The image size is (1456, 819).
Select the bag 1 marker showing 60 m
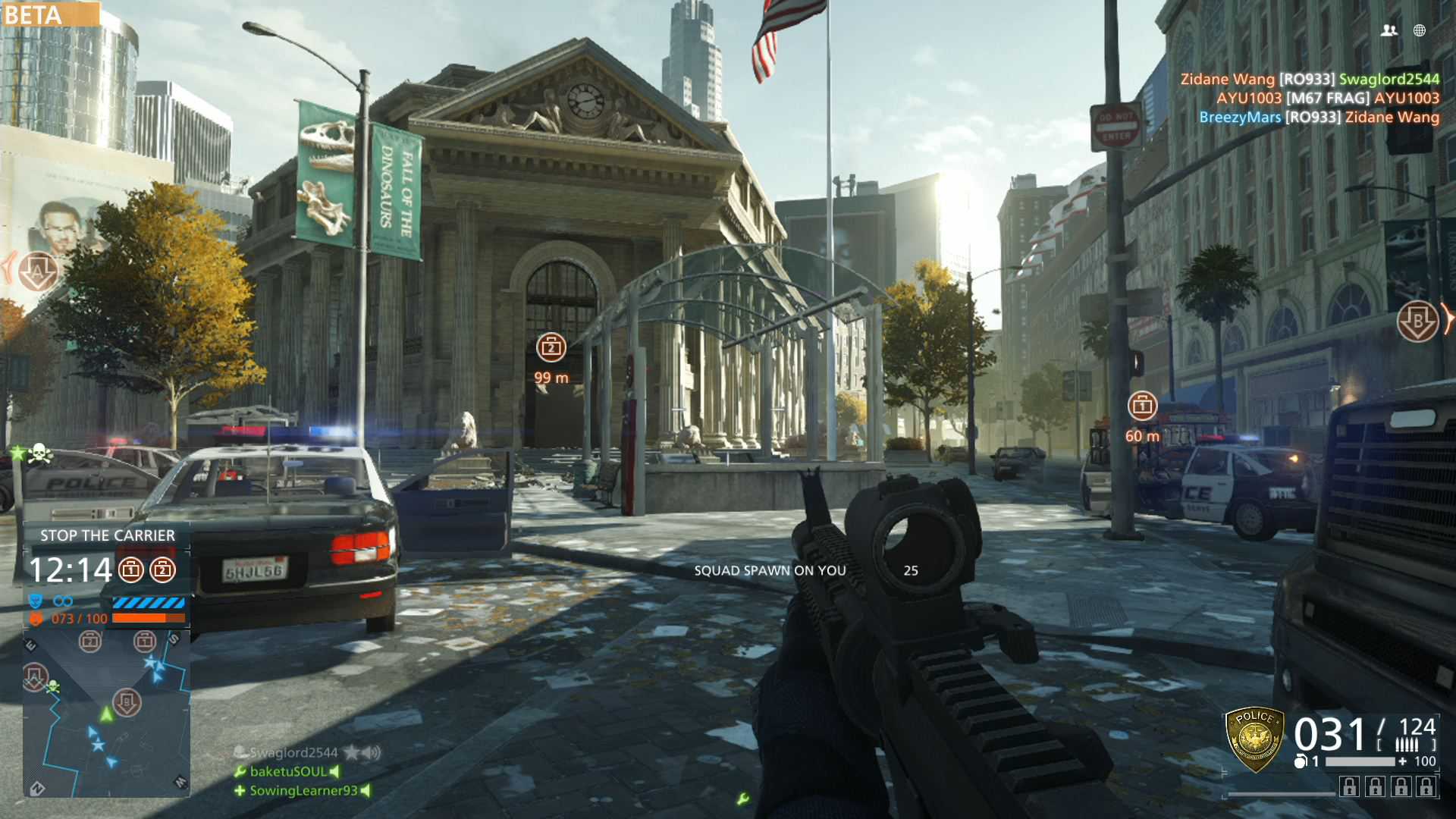point(1142,406)
